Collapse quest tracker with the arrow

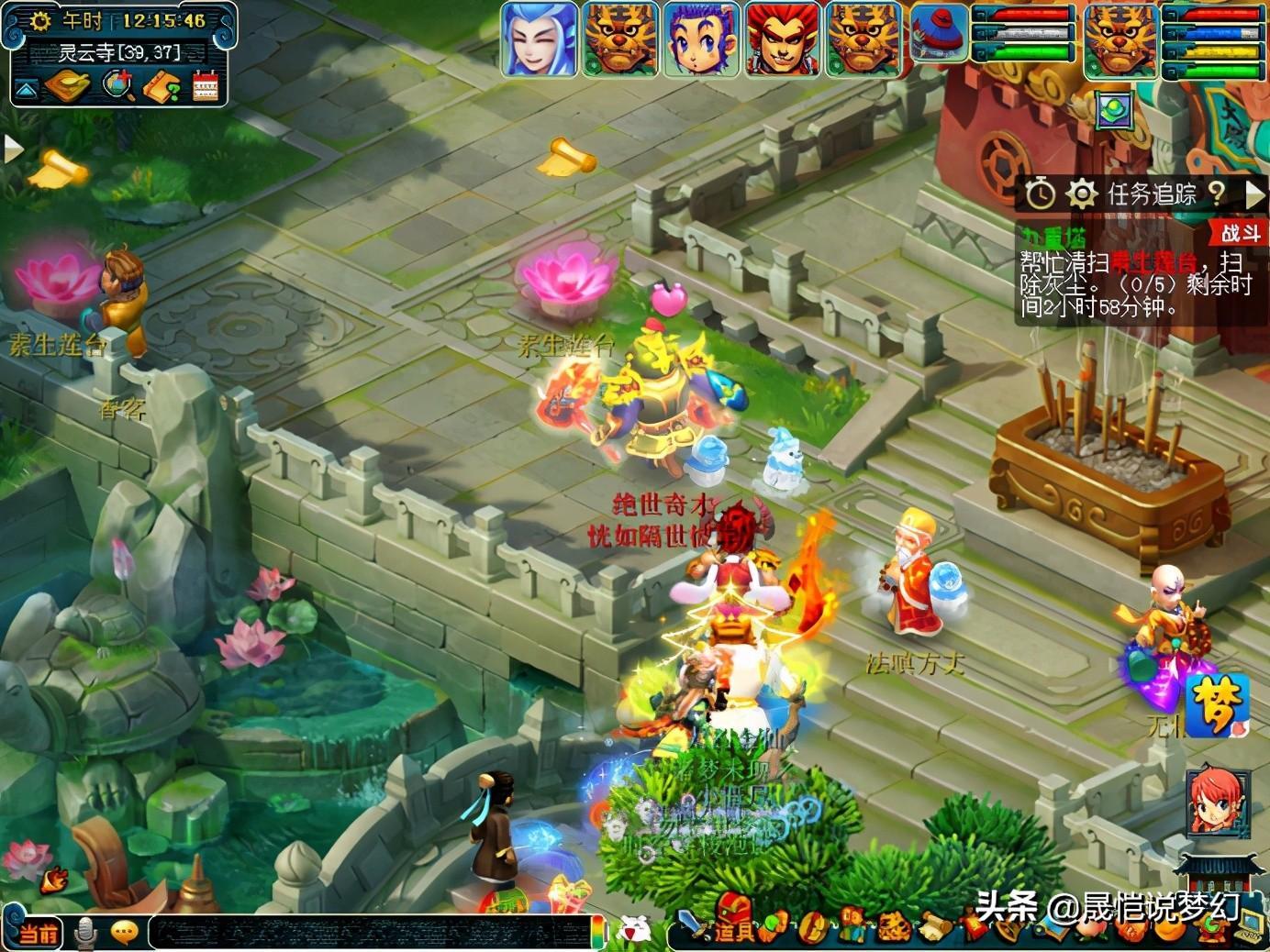tap(1254, 194)
